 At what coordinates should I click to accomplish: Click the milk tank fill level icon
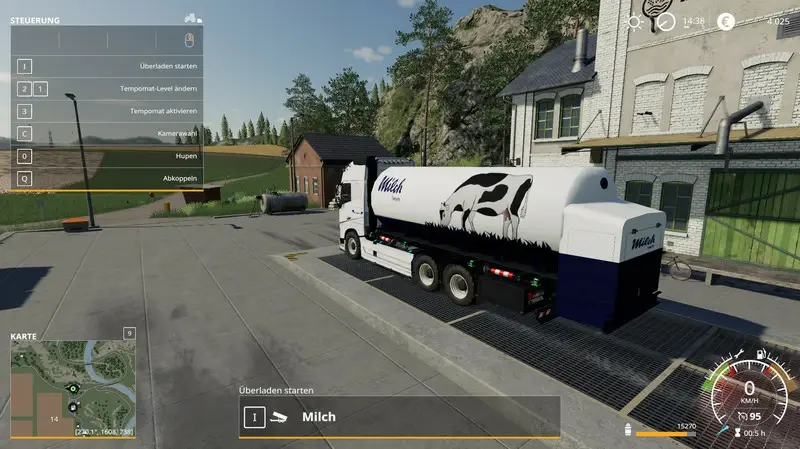[629, 428]
